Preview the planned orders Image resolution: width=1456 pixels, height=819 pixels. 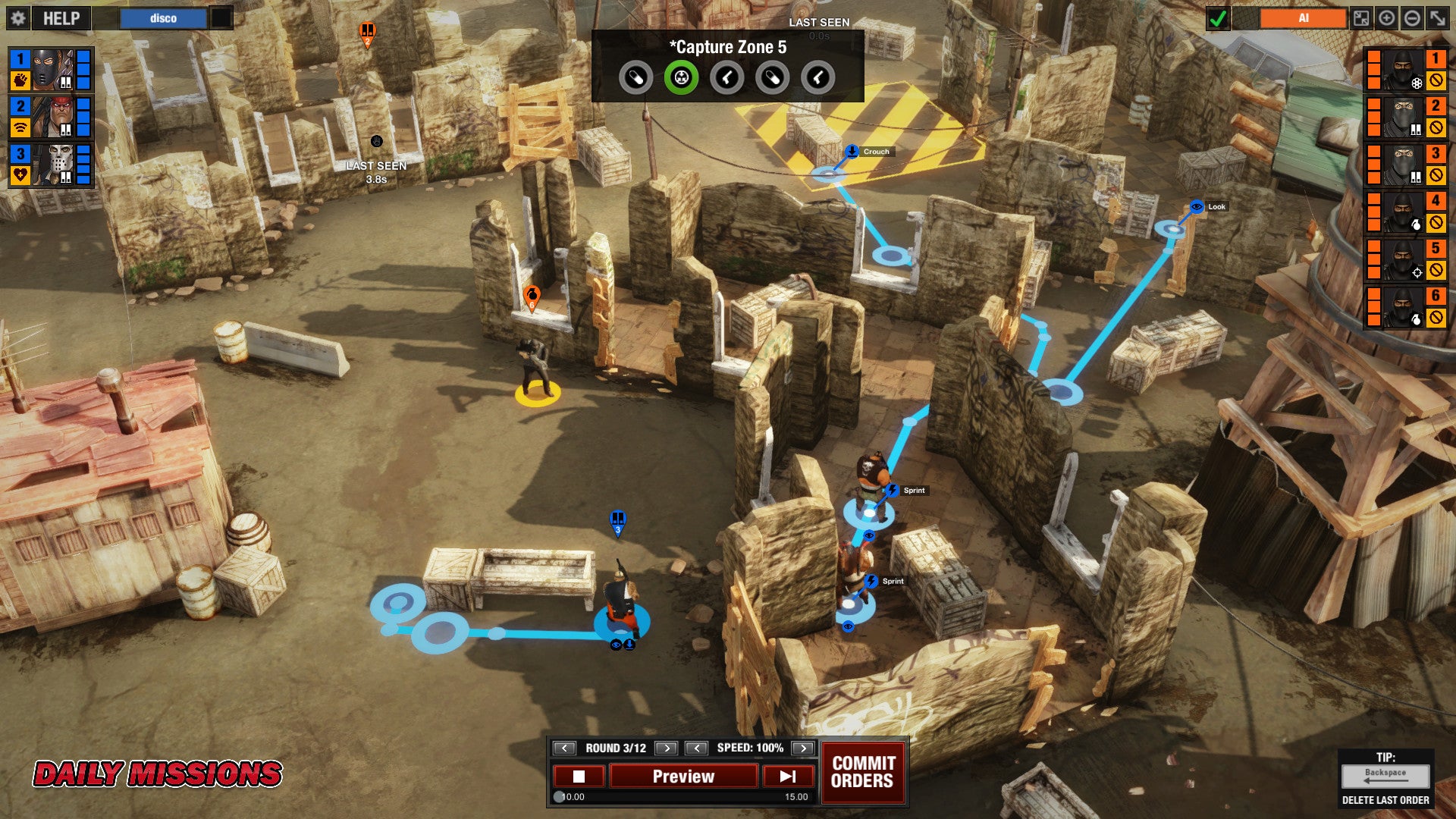click(683, 777)
